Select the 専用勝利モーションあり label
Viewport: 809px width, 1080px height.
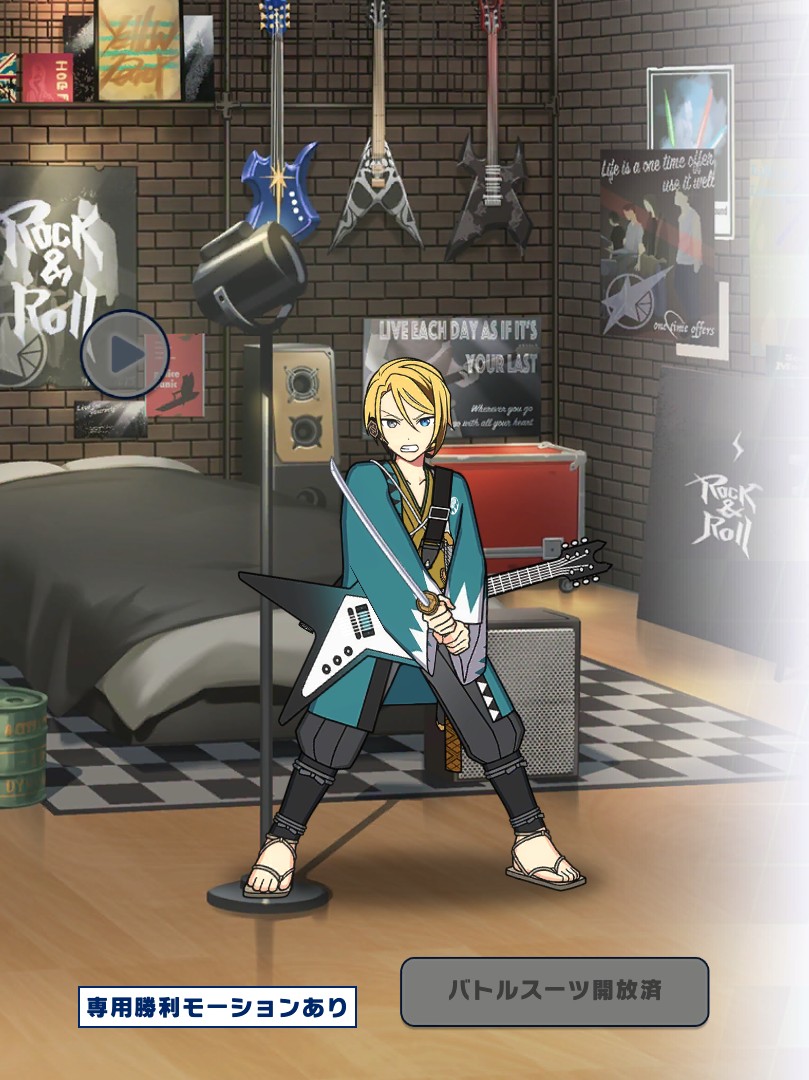217,1007
